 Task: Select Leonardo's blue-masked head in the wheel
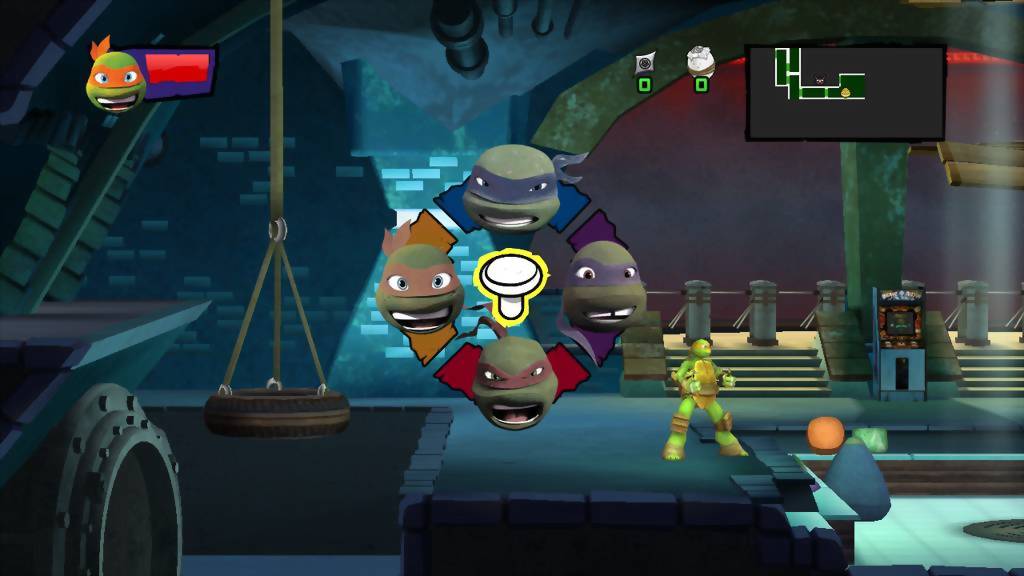511,188
